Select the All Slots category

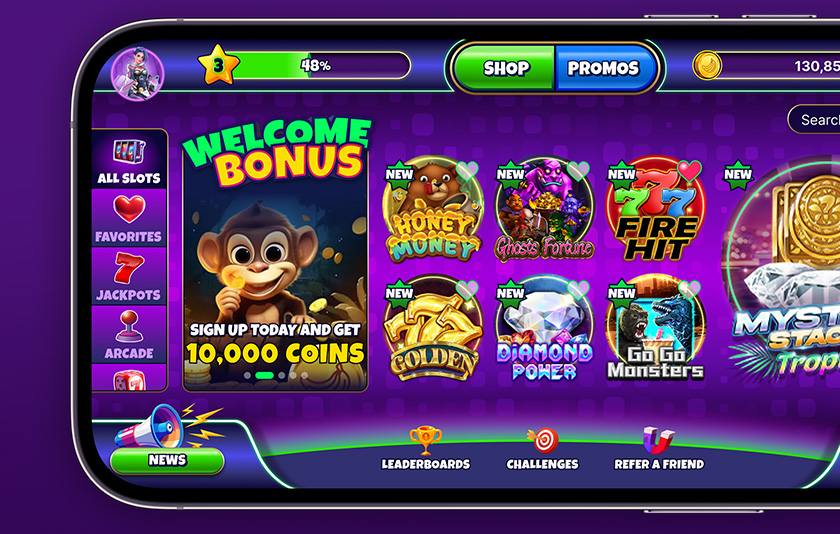129,160
